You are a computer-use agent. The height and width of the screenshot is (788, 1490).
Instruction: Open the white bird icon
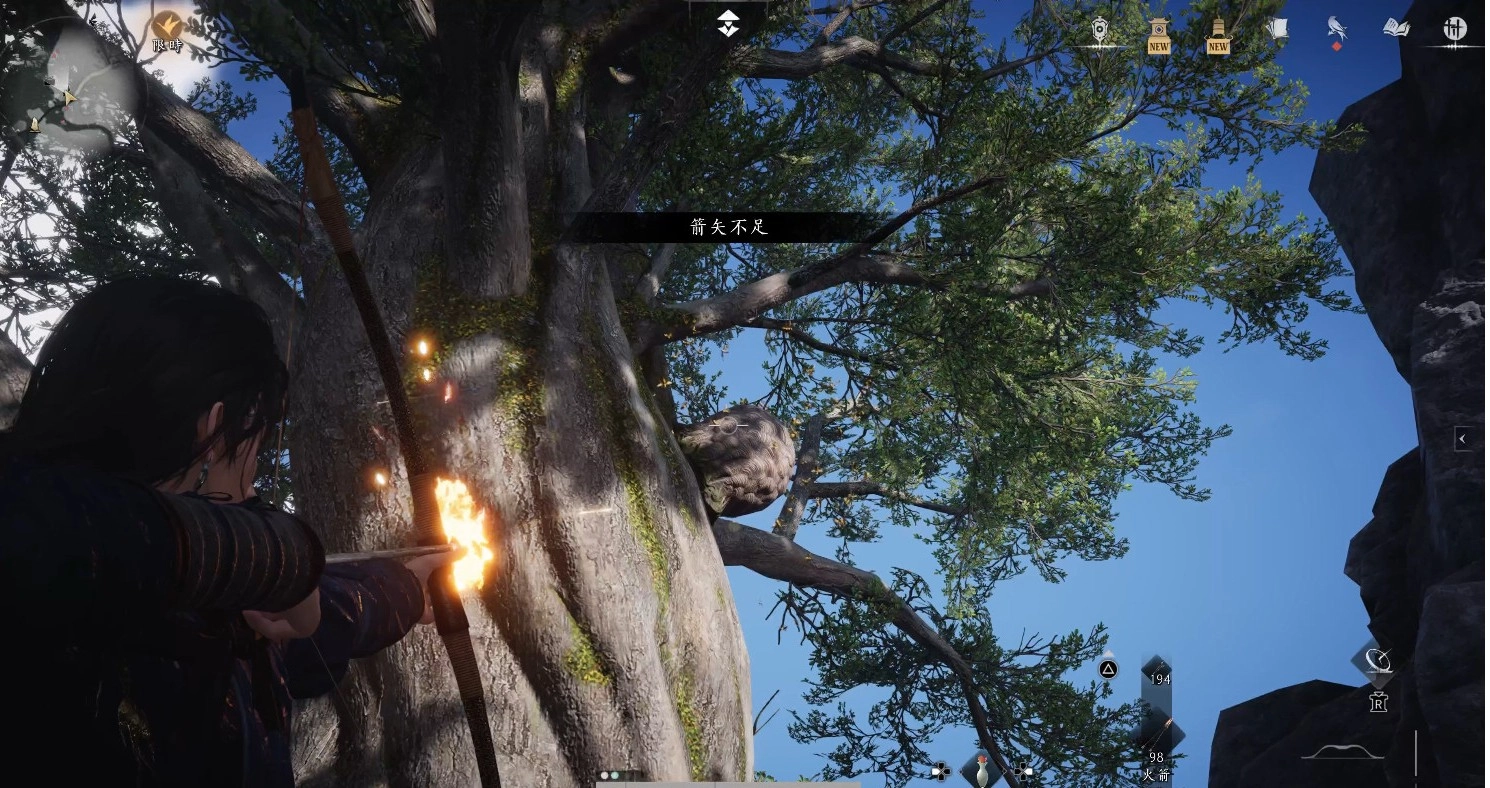[x=1336, y=29]
